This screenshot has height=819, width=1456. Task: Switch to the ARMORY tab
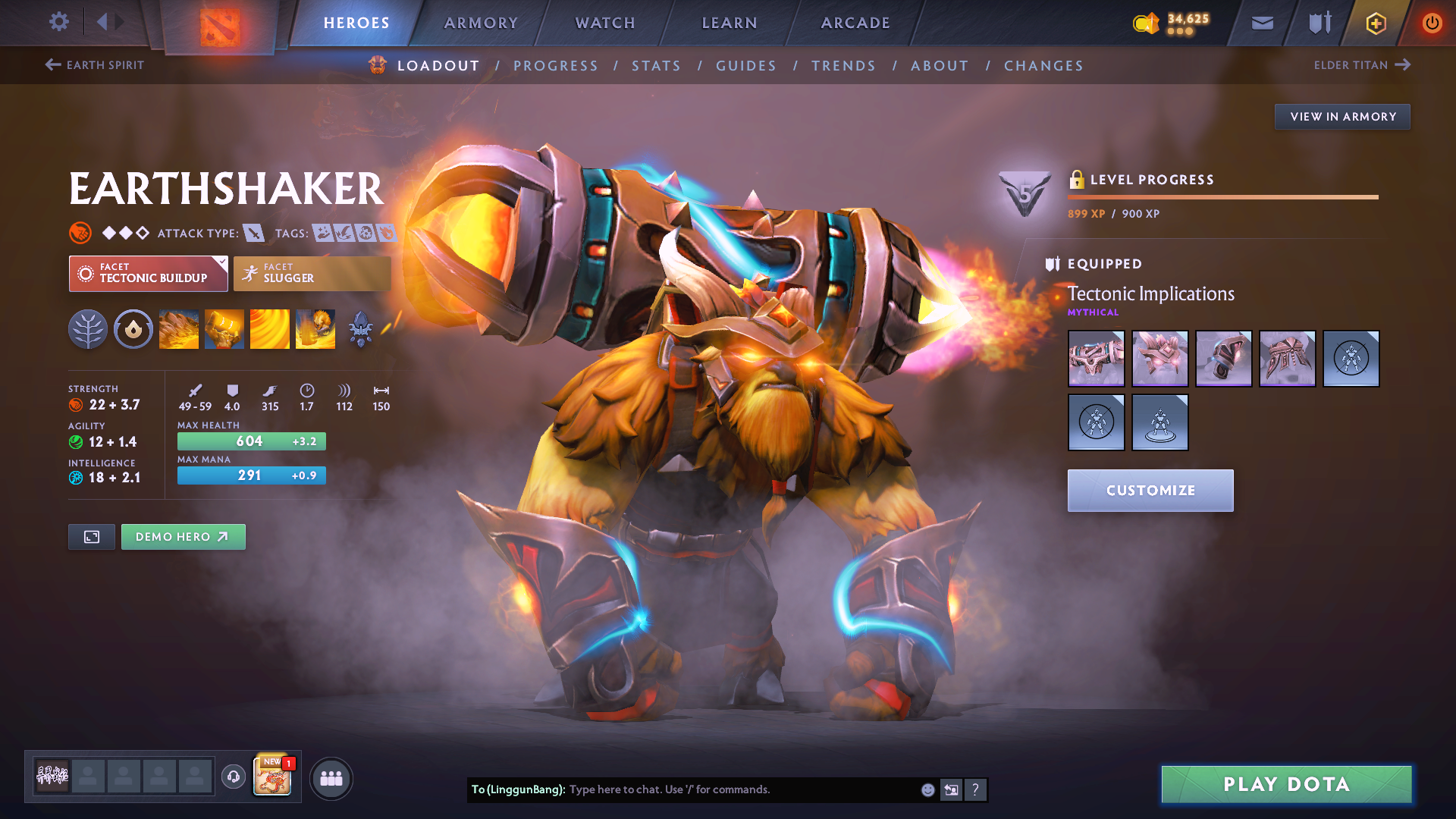click(x=481, y=23)
